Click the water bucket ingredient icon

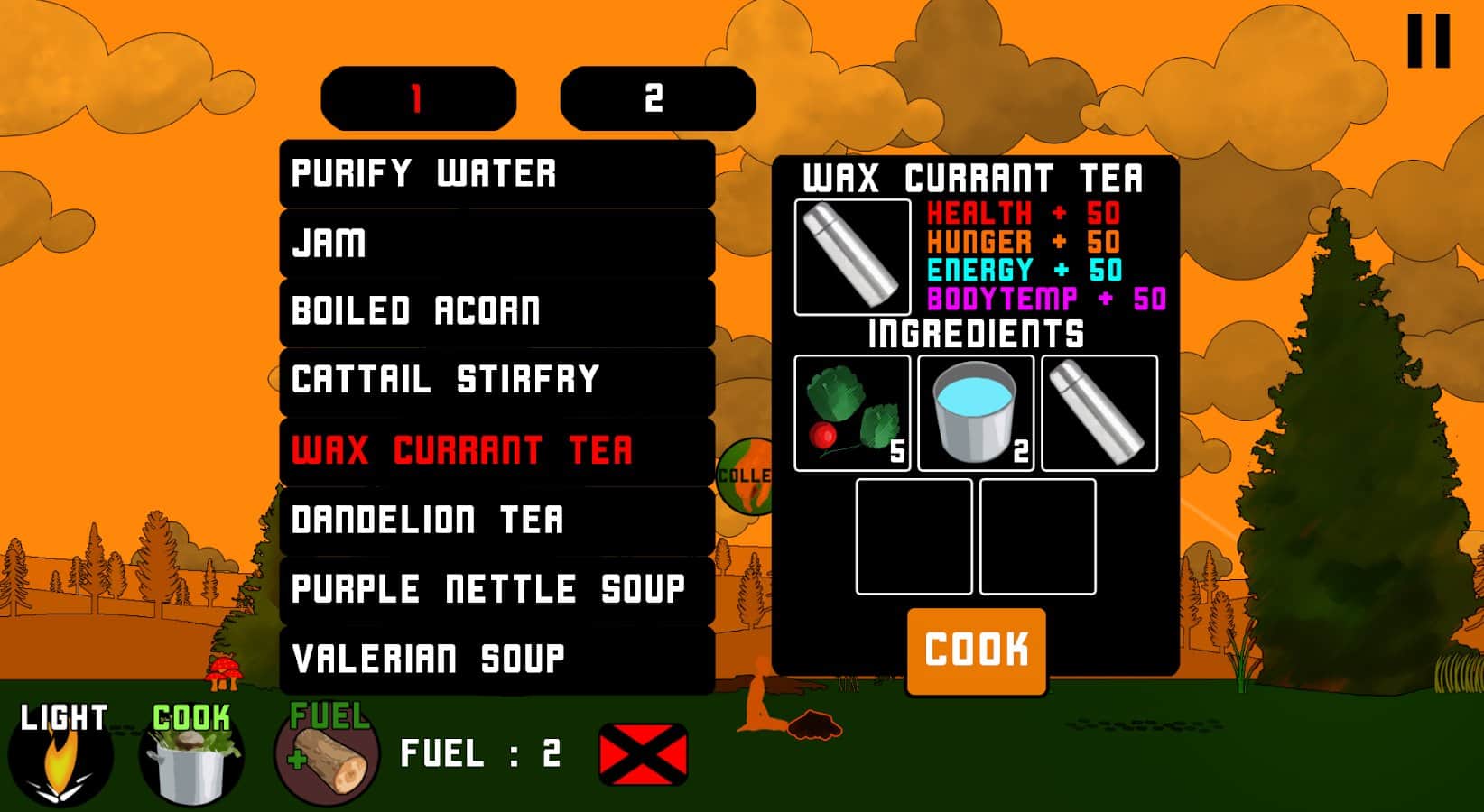click(975, 412)
